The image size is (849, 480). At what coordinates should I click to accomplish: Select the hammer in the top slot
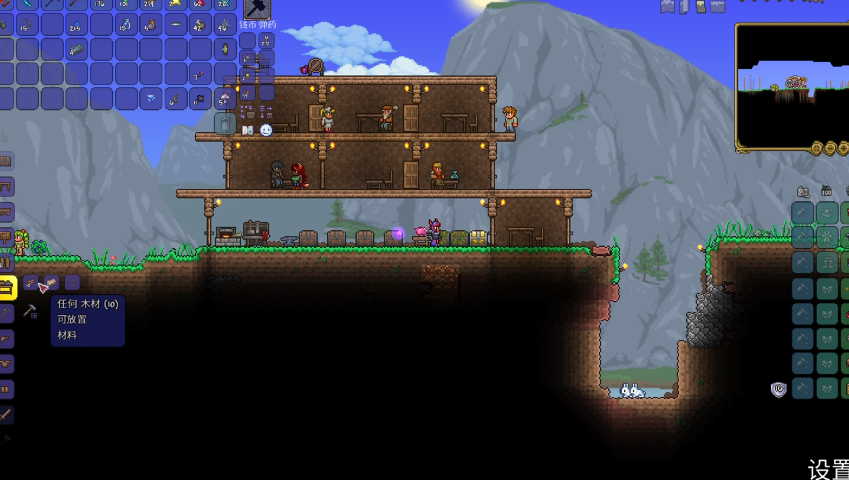pyautogui.click(x=257, y=11)
